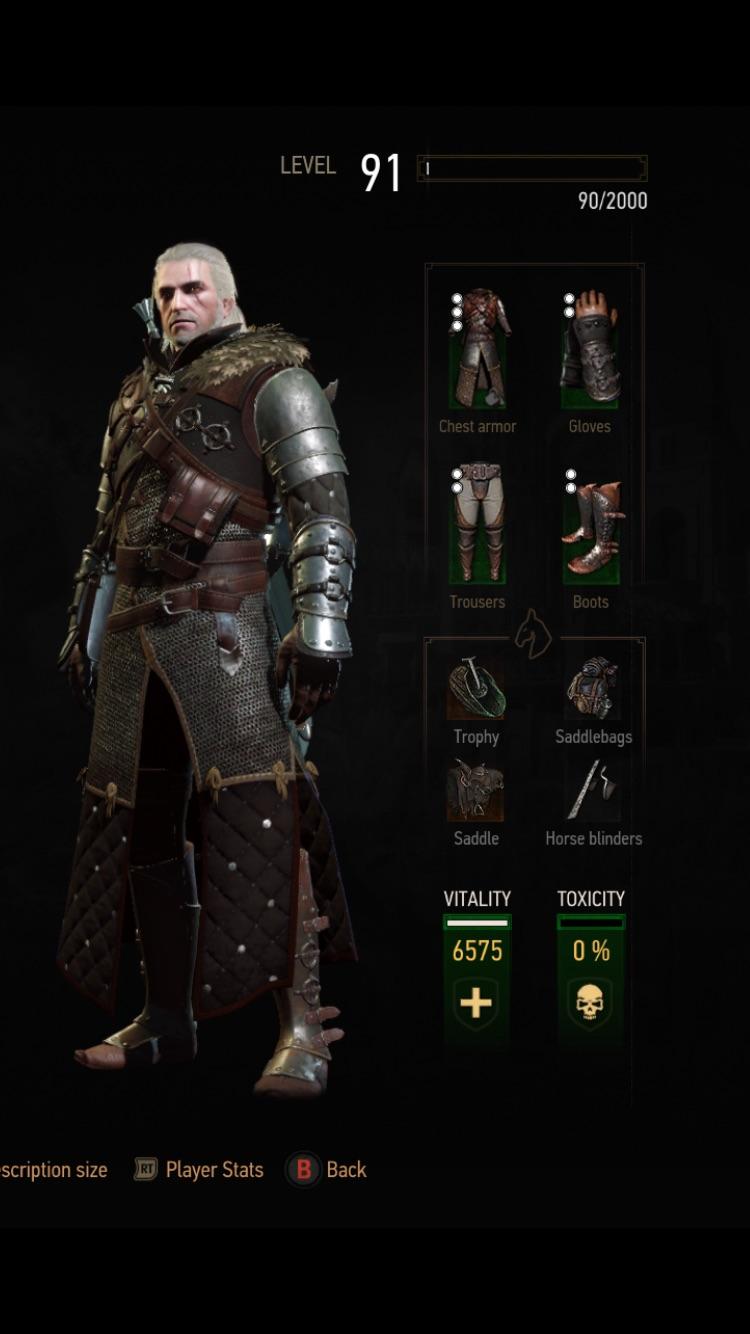
Task: Open the horse trophy slot
Action: point(476,690)
